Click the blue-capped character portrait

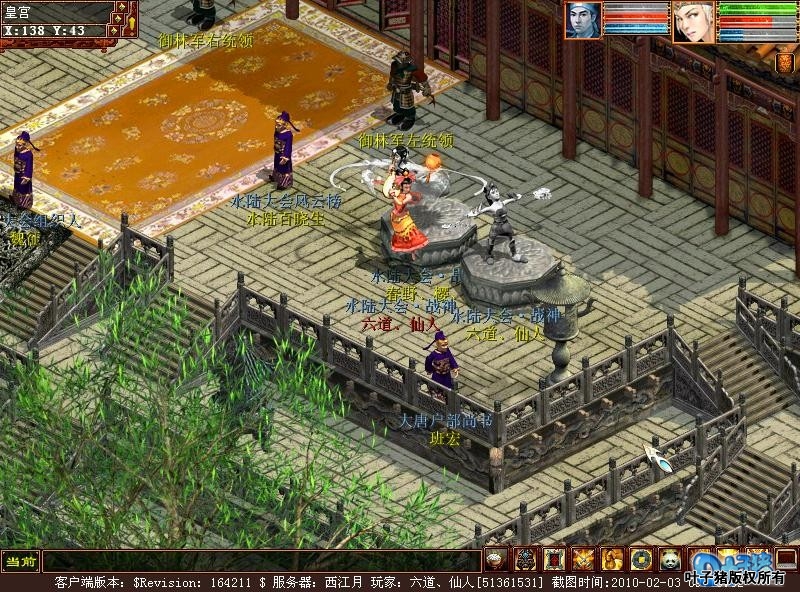[x=584, y=21]
